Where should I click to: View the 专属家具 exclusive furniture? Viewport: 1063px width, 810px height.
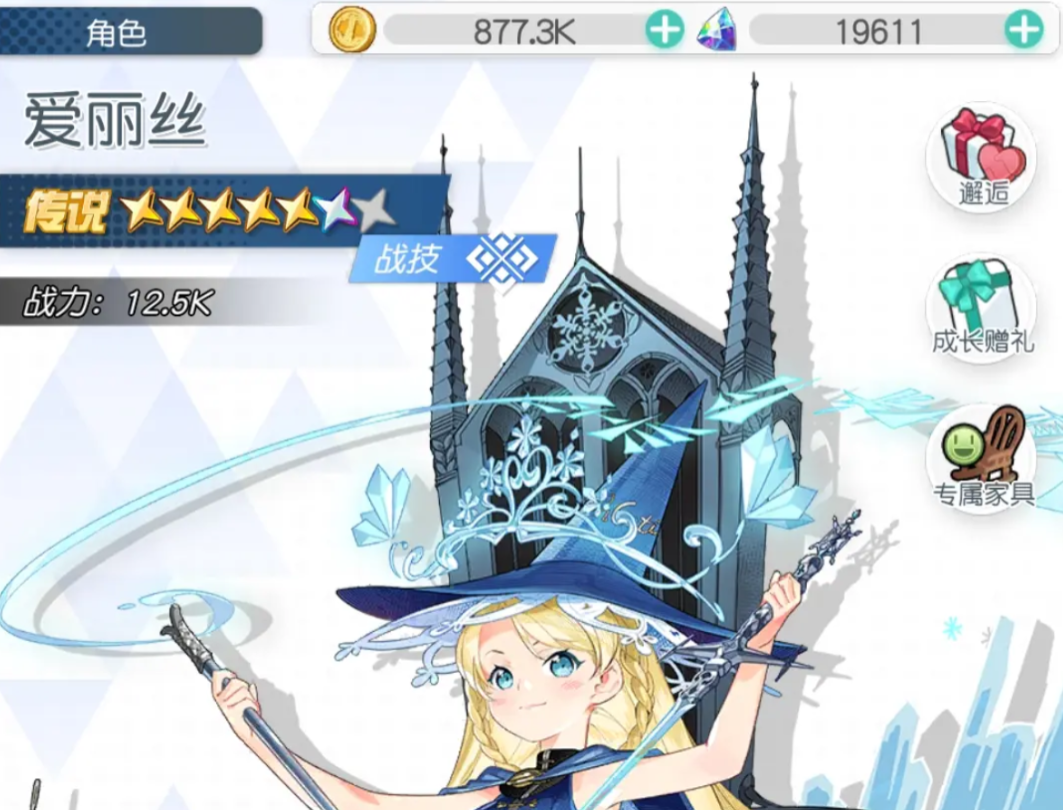pyautogui.click(x=981, y=456)
